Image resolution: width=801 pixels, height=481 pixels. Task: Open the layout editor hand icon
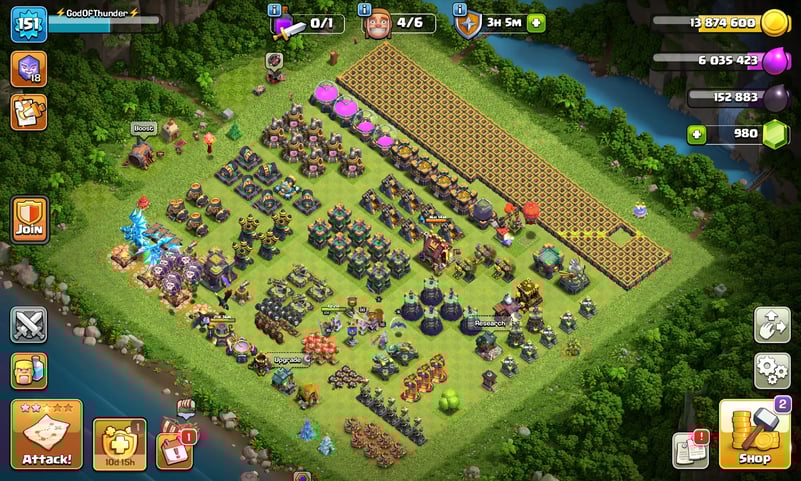point(771,324)
